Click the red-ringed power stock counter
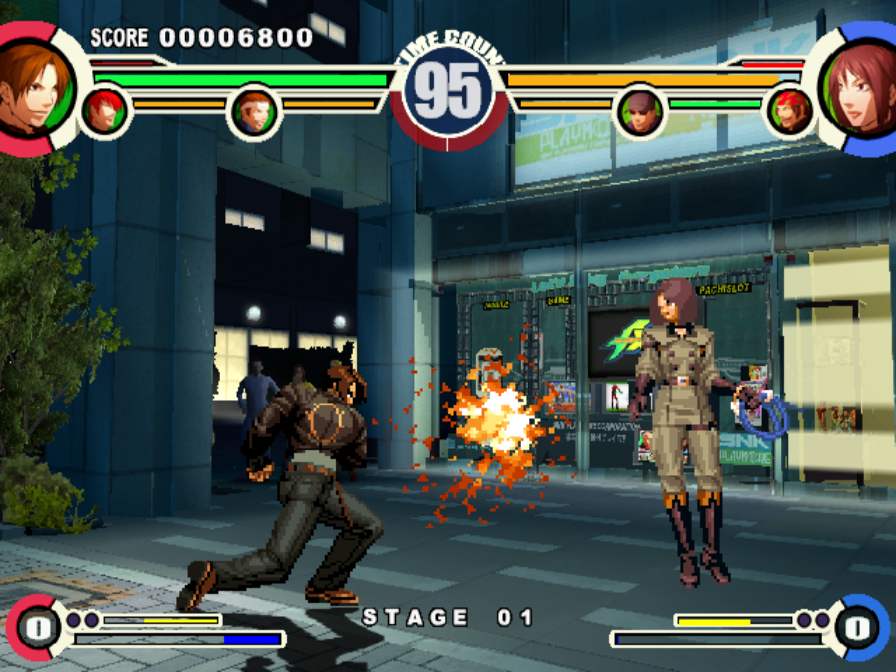896x672 pixels. [33, 628]
